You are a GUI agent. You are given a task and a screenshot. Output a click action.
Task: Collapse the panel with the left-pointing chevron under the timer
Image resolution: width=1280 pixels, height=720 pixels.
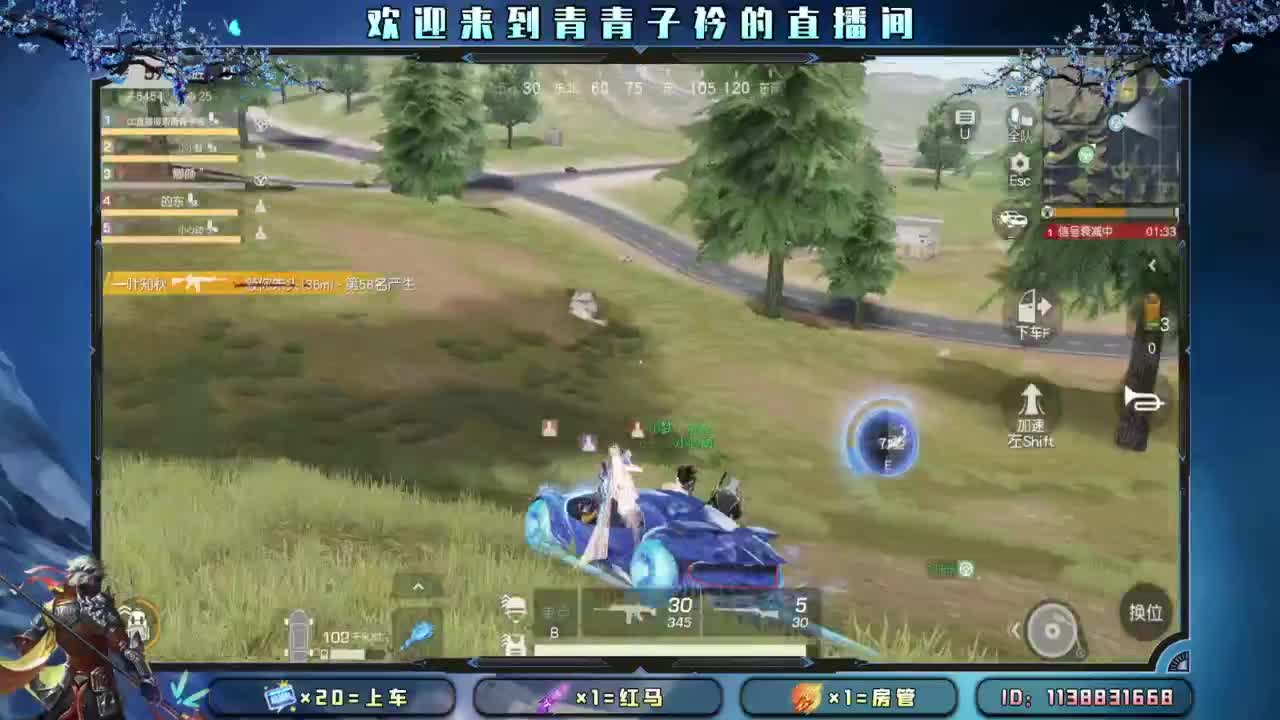pos(1152,265)
